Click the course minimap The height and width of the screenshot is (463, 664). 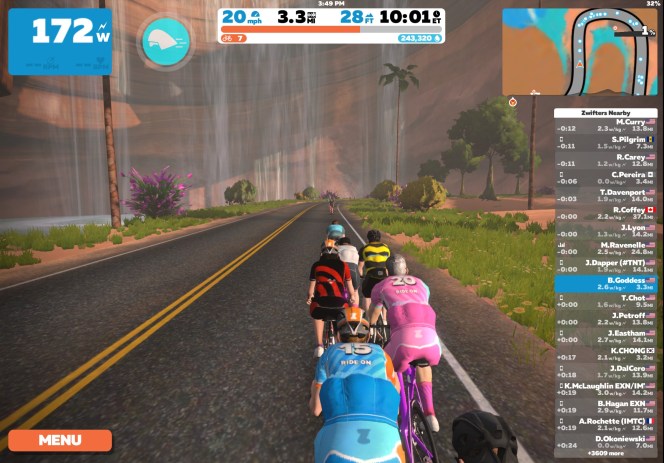pos(578,50)
